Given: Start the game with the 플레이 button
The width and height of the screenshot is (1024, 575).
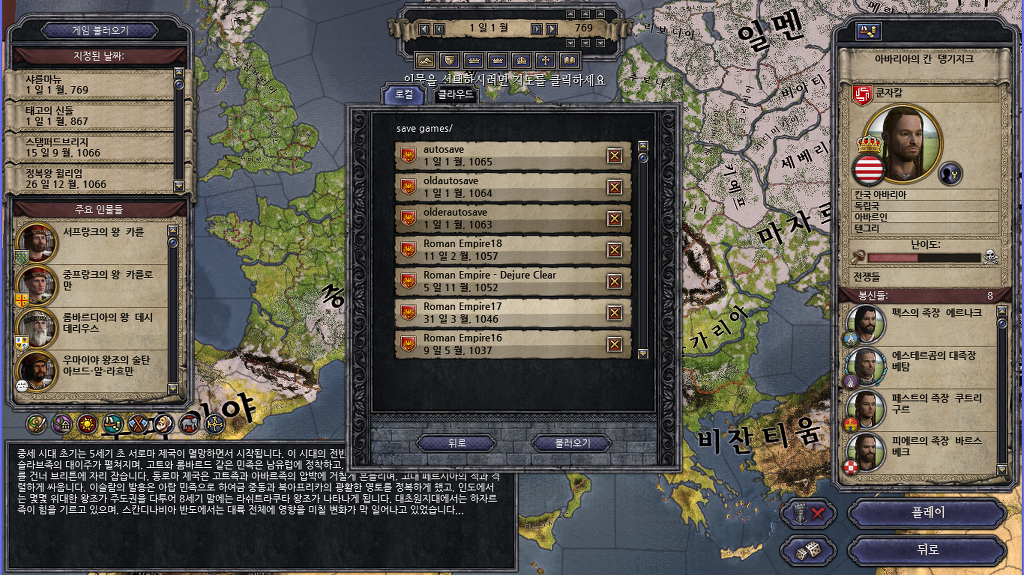Looking at the screenshot, I should (x=925, y=513).
